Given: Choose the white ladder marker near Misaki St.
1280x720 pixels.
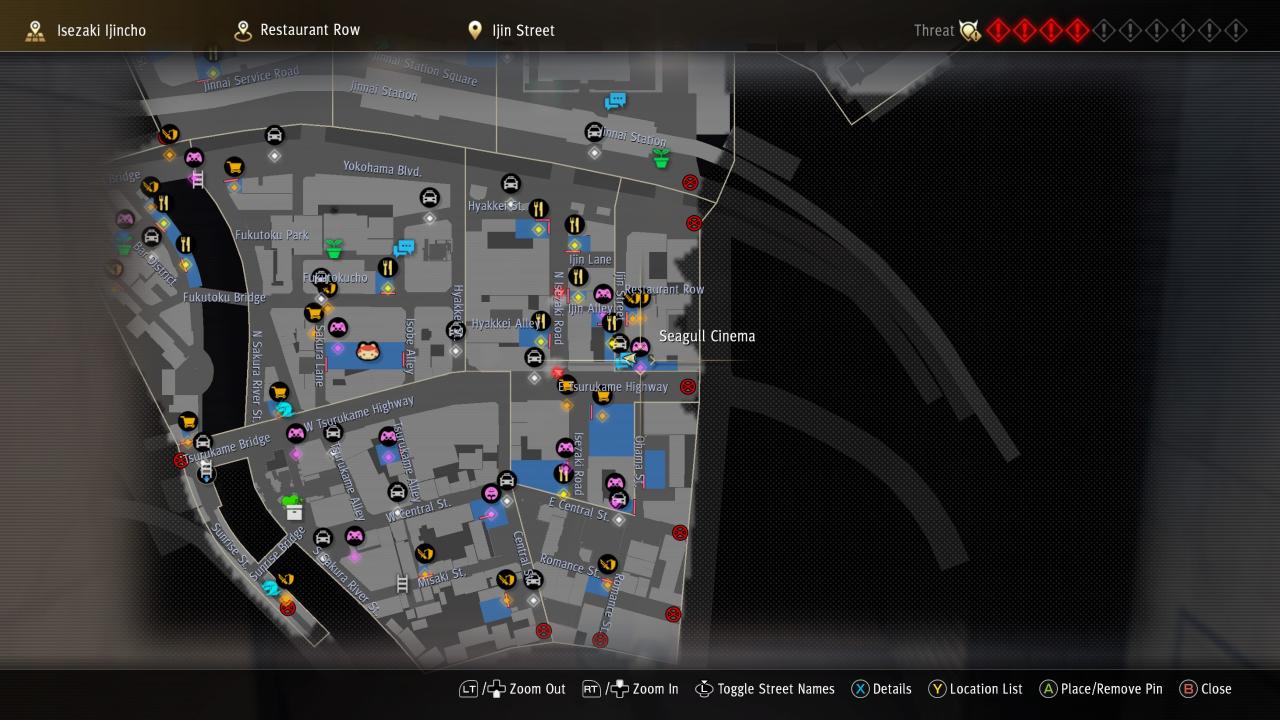Looking at the screenshot, I should (x=402, y=583).
